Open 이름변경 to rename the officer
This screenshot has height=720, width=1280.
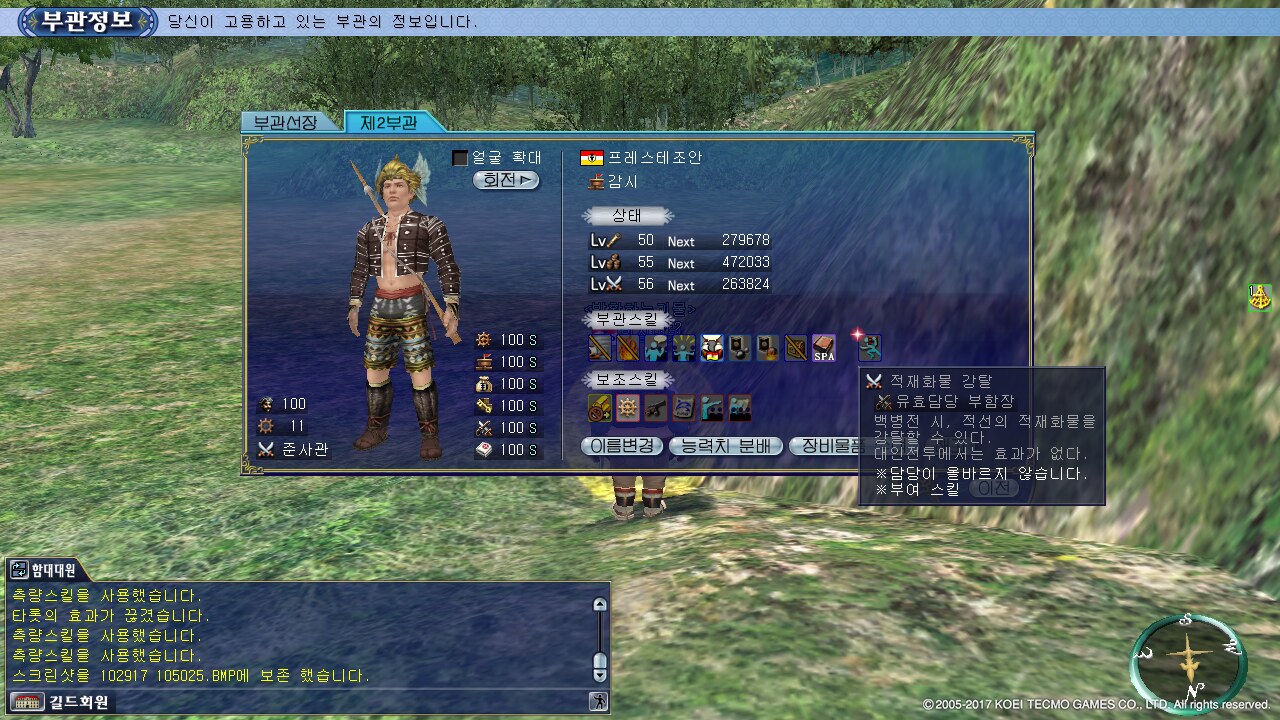click(622, 446)
